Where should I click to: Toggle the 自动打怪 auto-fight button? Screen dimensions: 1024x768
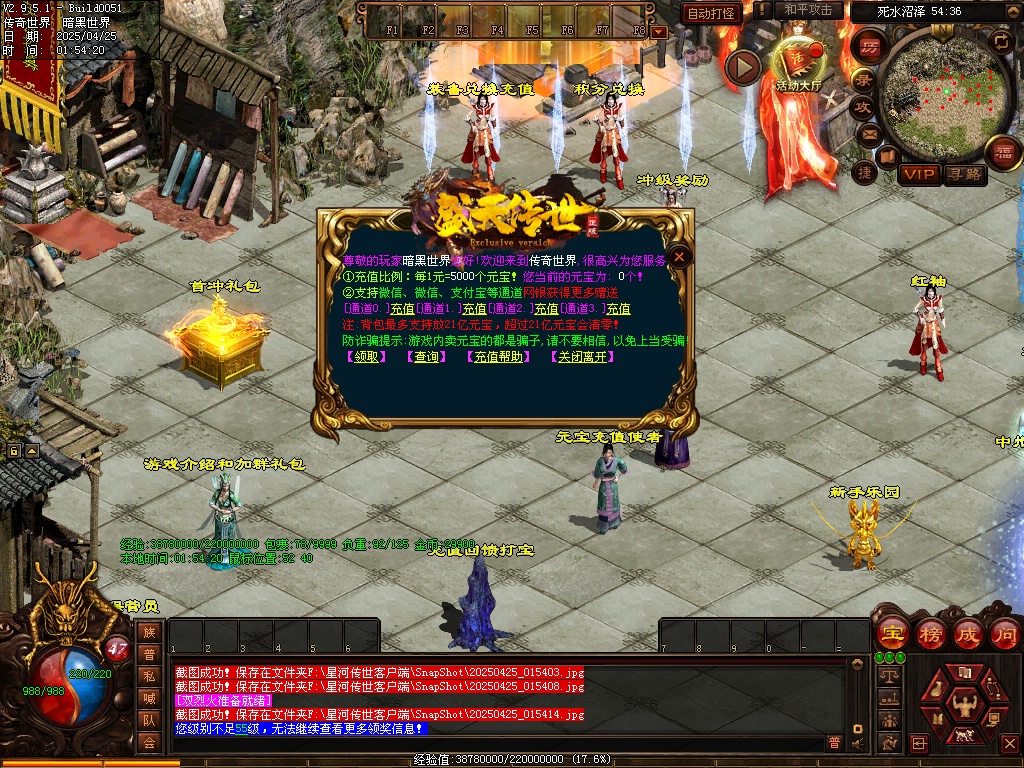point(713,13)
